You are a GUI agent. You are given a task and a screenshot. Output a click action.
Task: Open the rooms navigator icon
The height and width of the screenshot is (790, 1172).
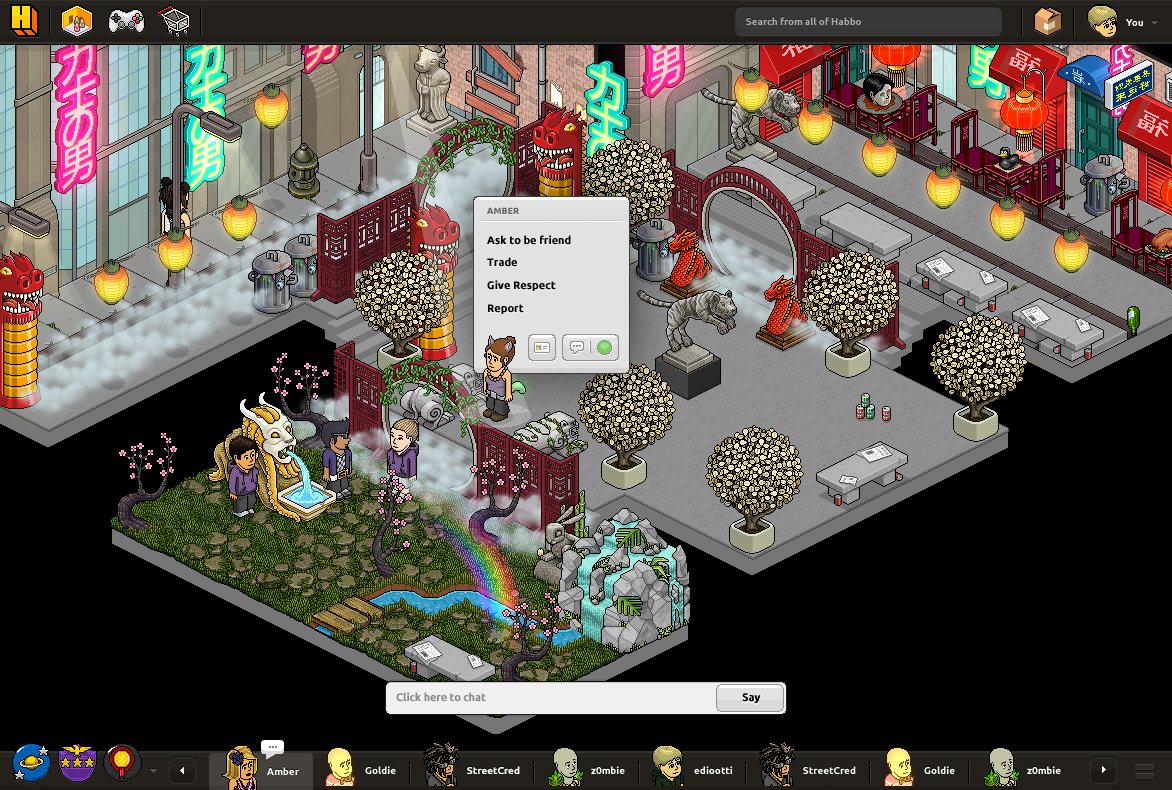coord(76,21)
